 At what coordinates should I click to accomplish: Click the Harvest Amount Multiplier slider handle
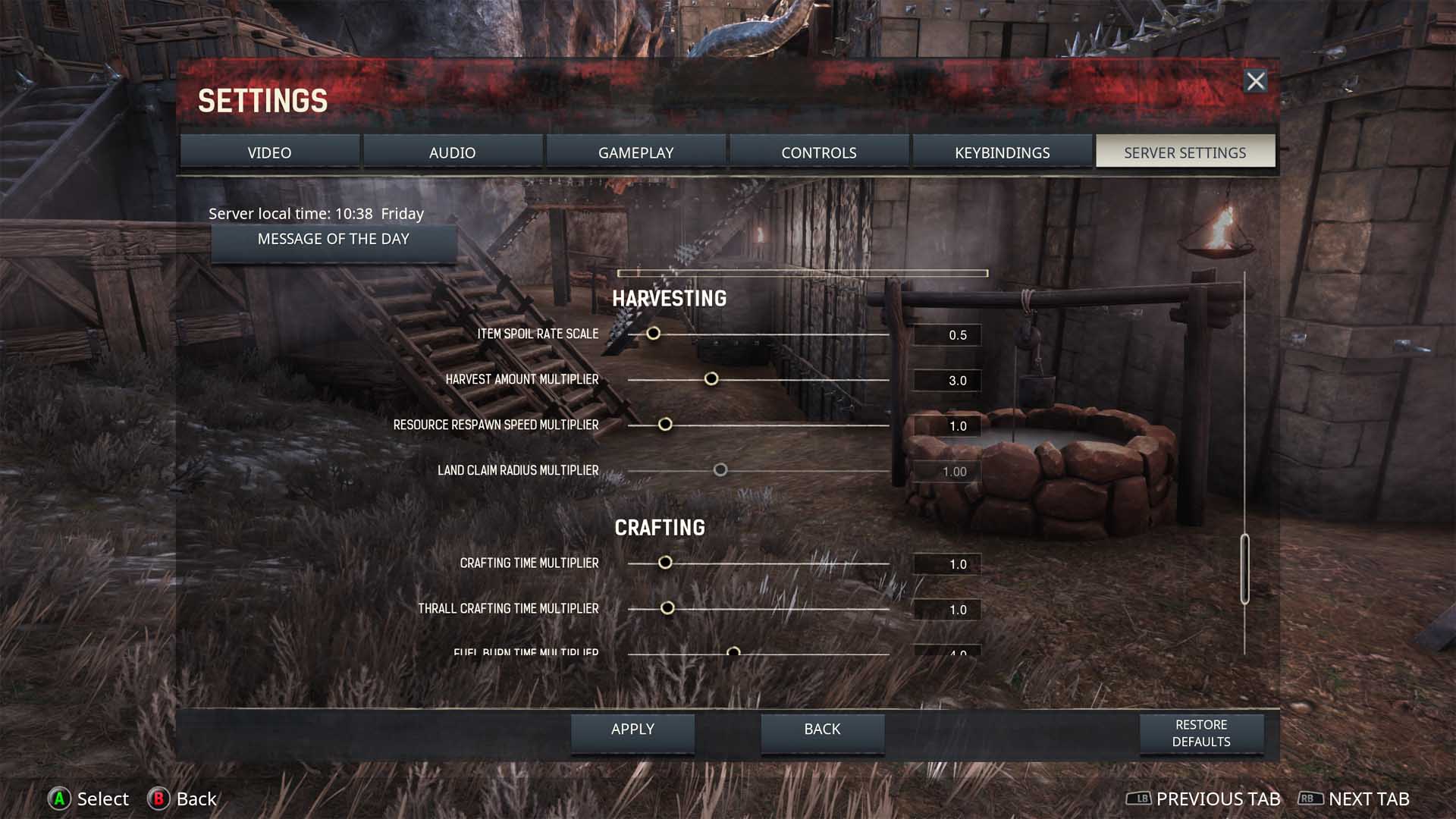(711, 379)
